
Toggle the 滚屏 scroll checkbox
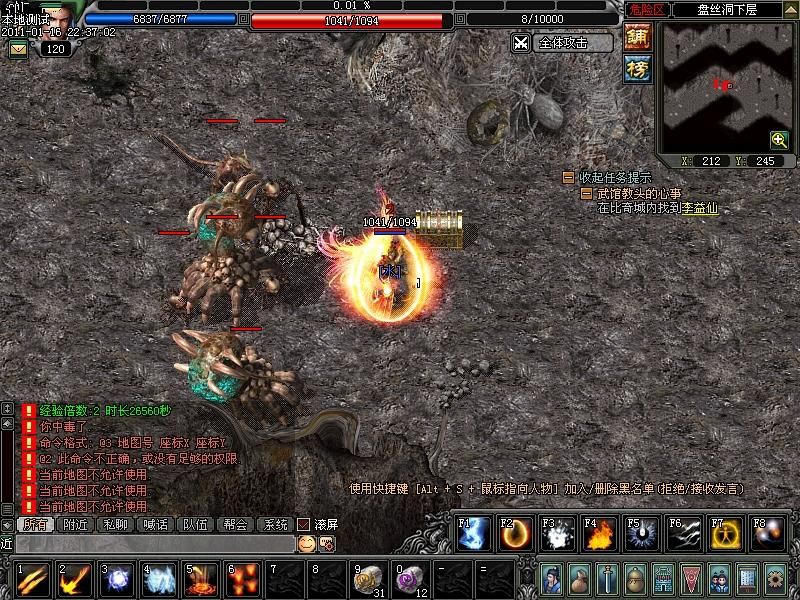click(303, 524)
